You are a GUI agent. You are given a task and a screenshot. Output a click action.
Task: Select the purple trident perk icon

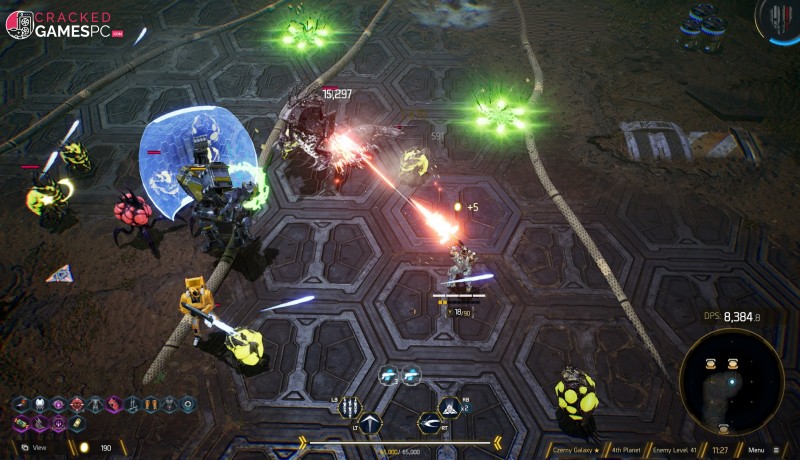[59, 423]
